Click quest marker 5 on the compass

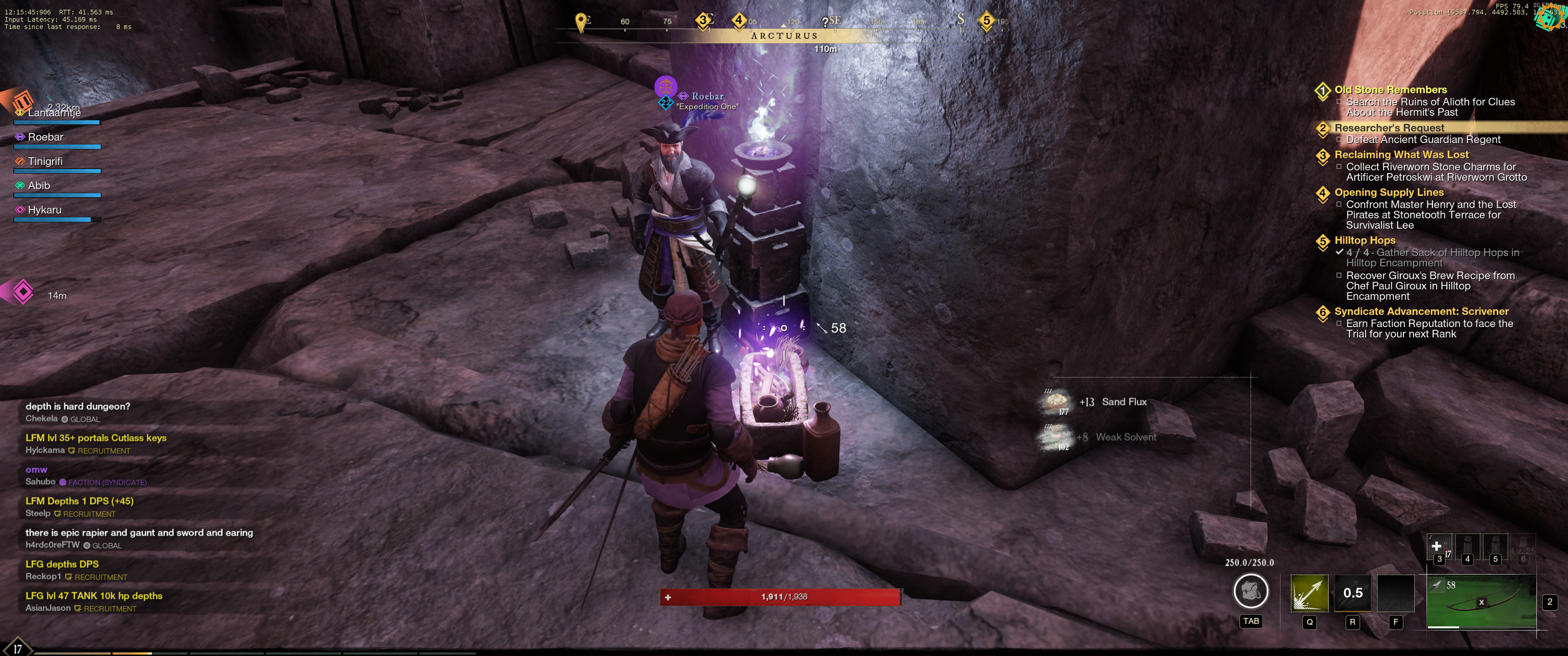pos(986,20)
